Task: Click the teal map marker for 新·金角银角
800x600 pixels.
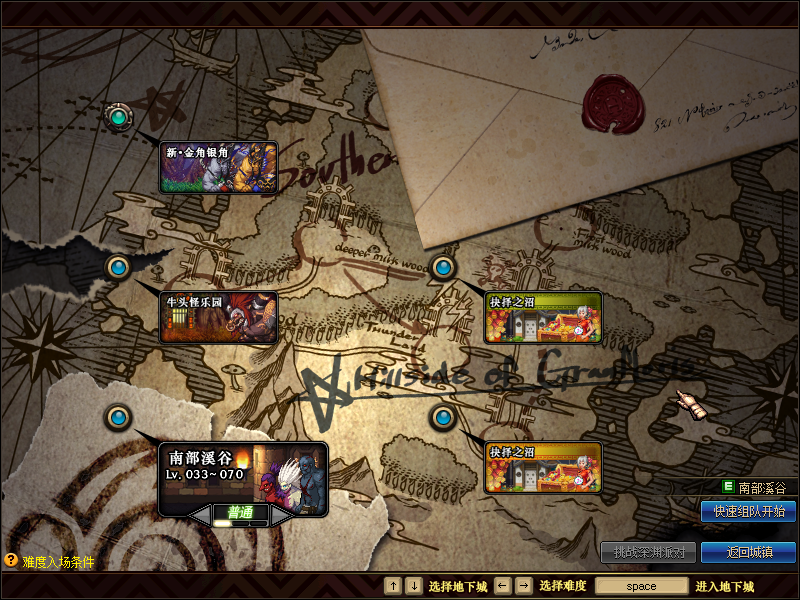Action: (119, 117)
